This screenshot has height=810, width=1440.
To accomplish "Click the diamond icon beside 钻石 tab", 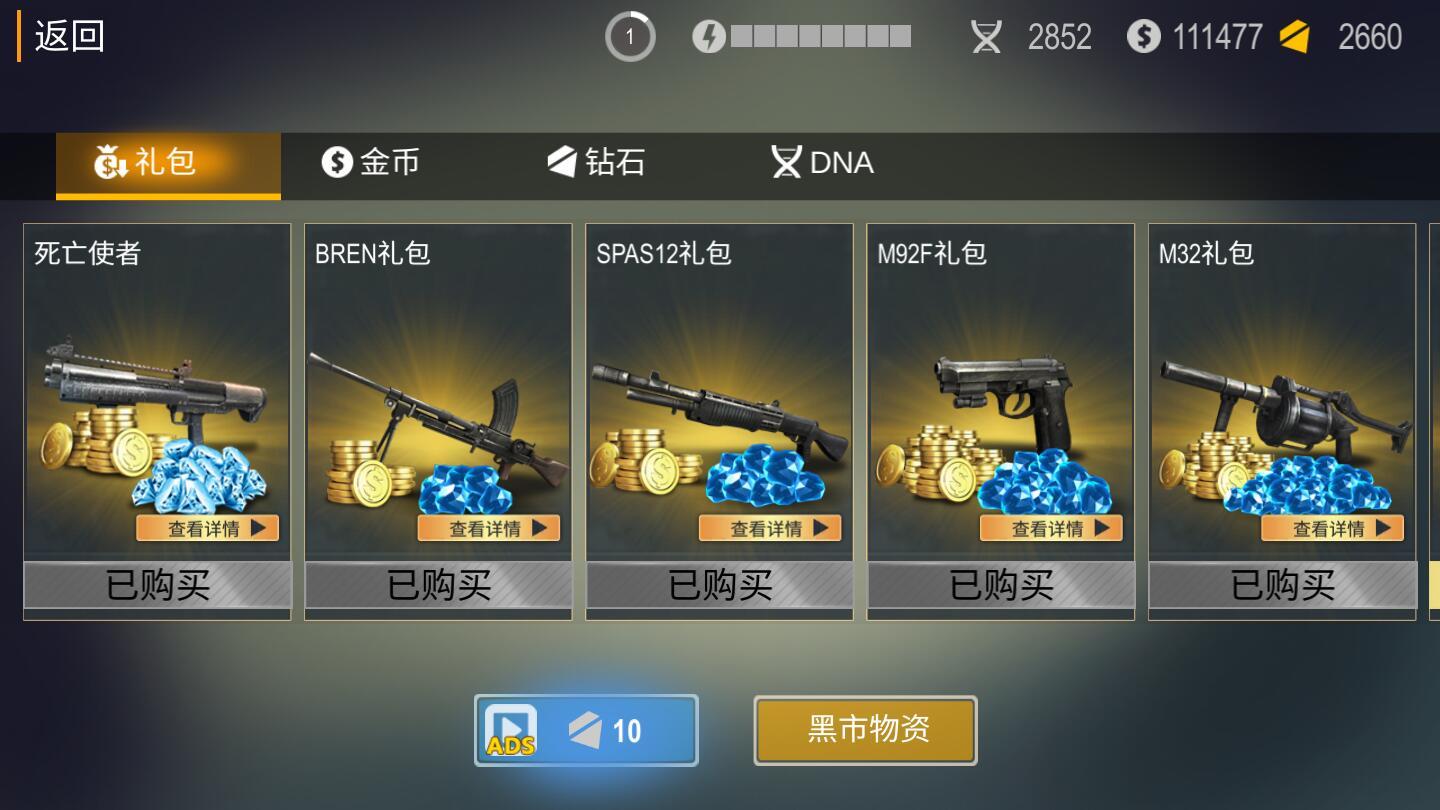I will coord(564,163).
